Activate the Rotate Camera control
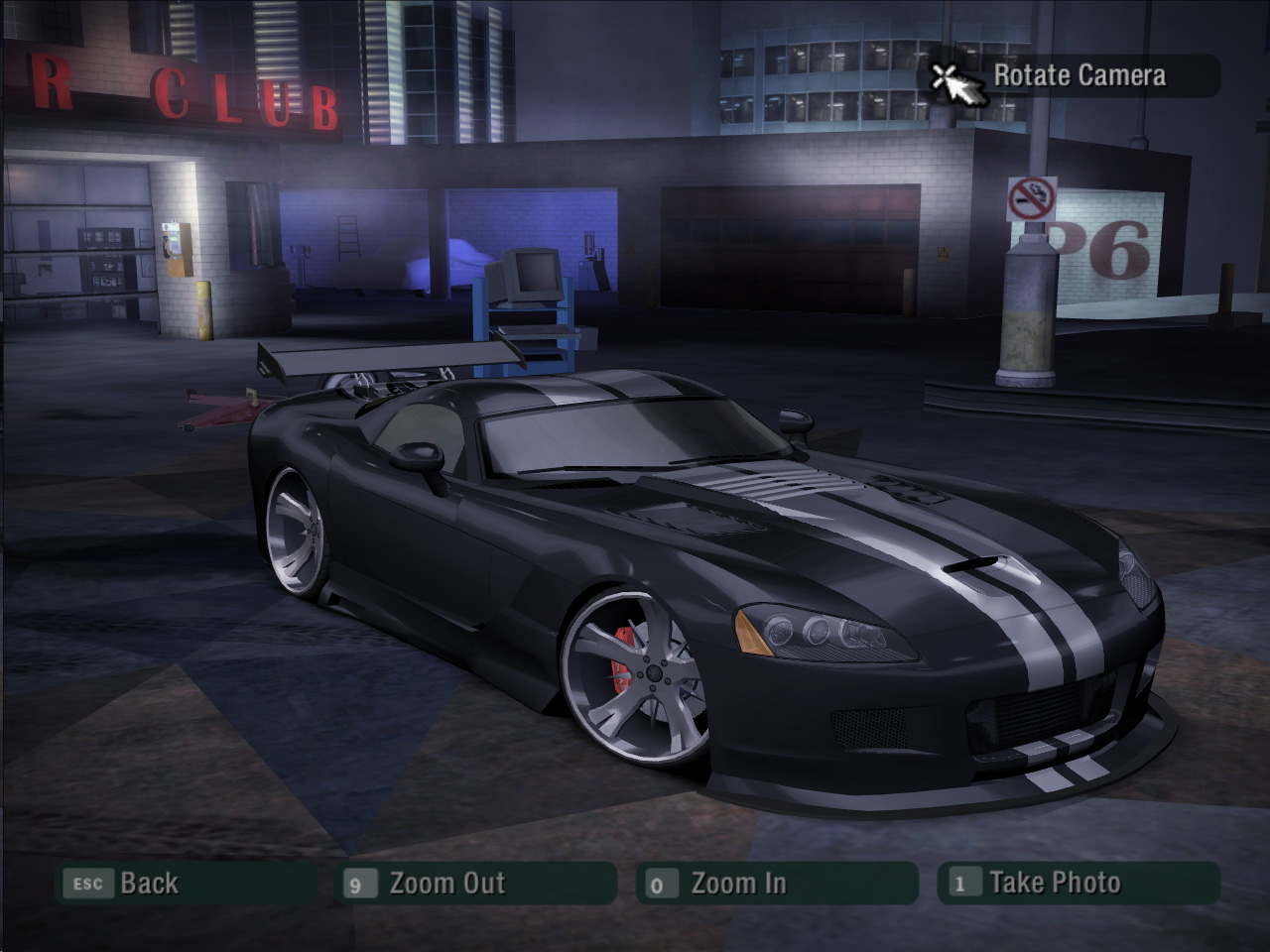 (x=1074, y=75)
